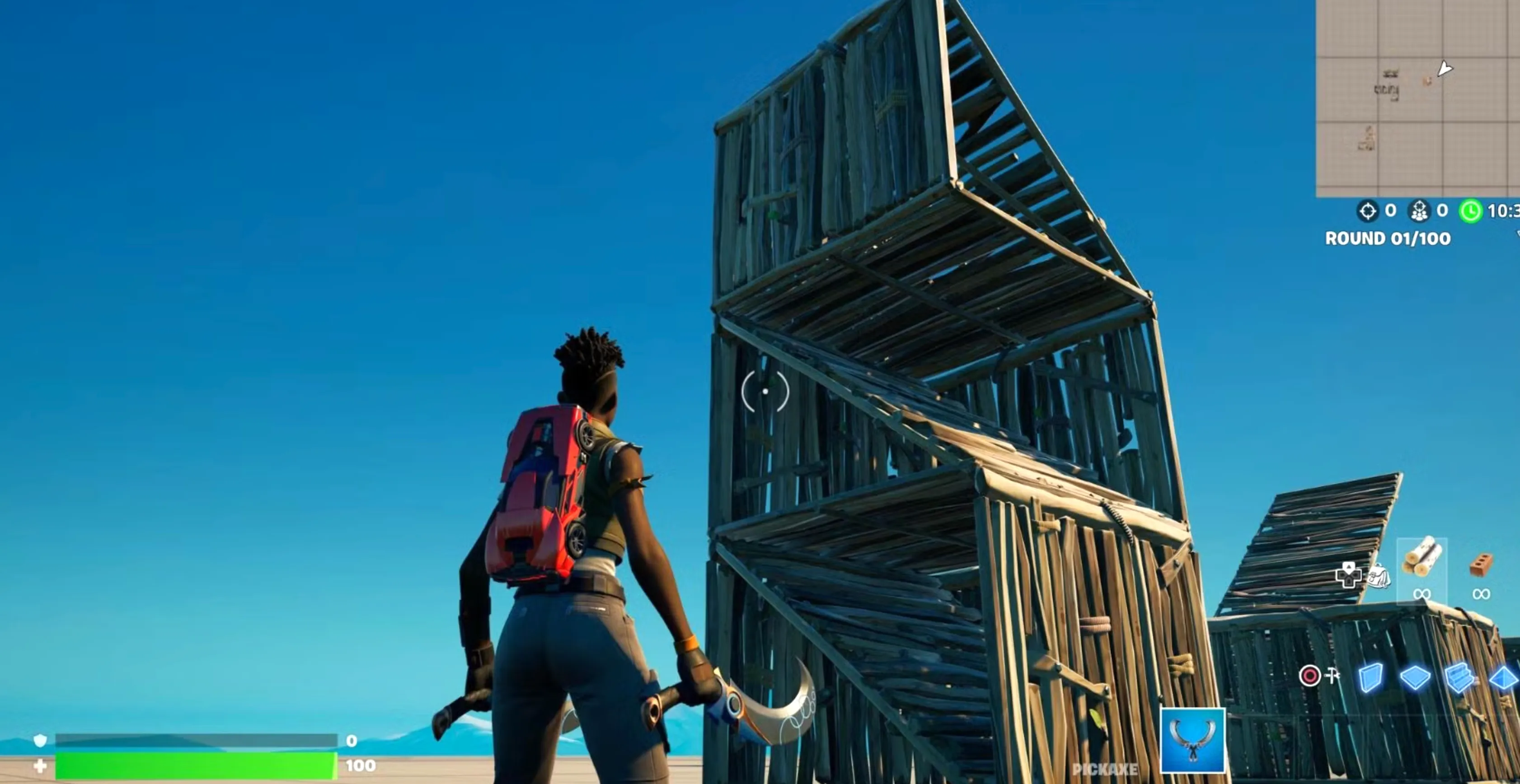Click the eliminations crosshair icon

point(1368,210)
